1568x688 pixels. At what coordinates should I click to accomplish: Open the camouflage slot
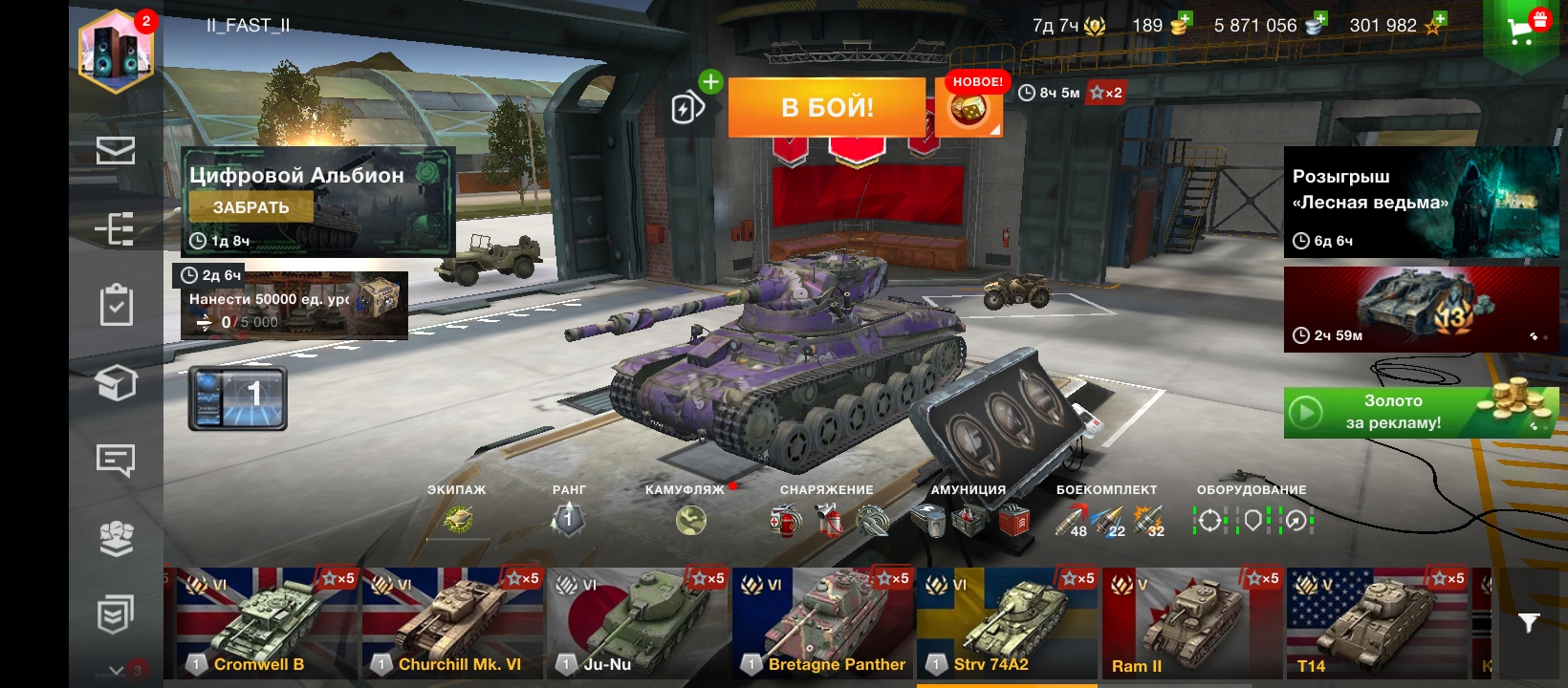coord(690,520)
